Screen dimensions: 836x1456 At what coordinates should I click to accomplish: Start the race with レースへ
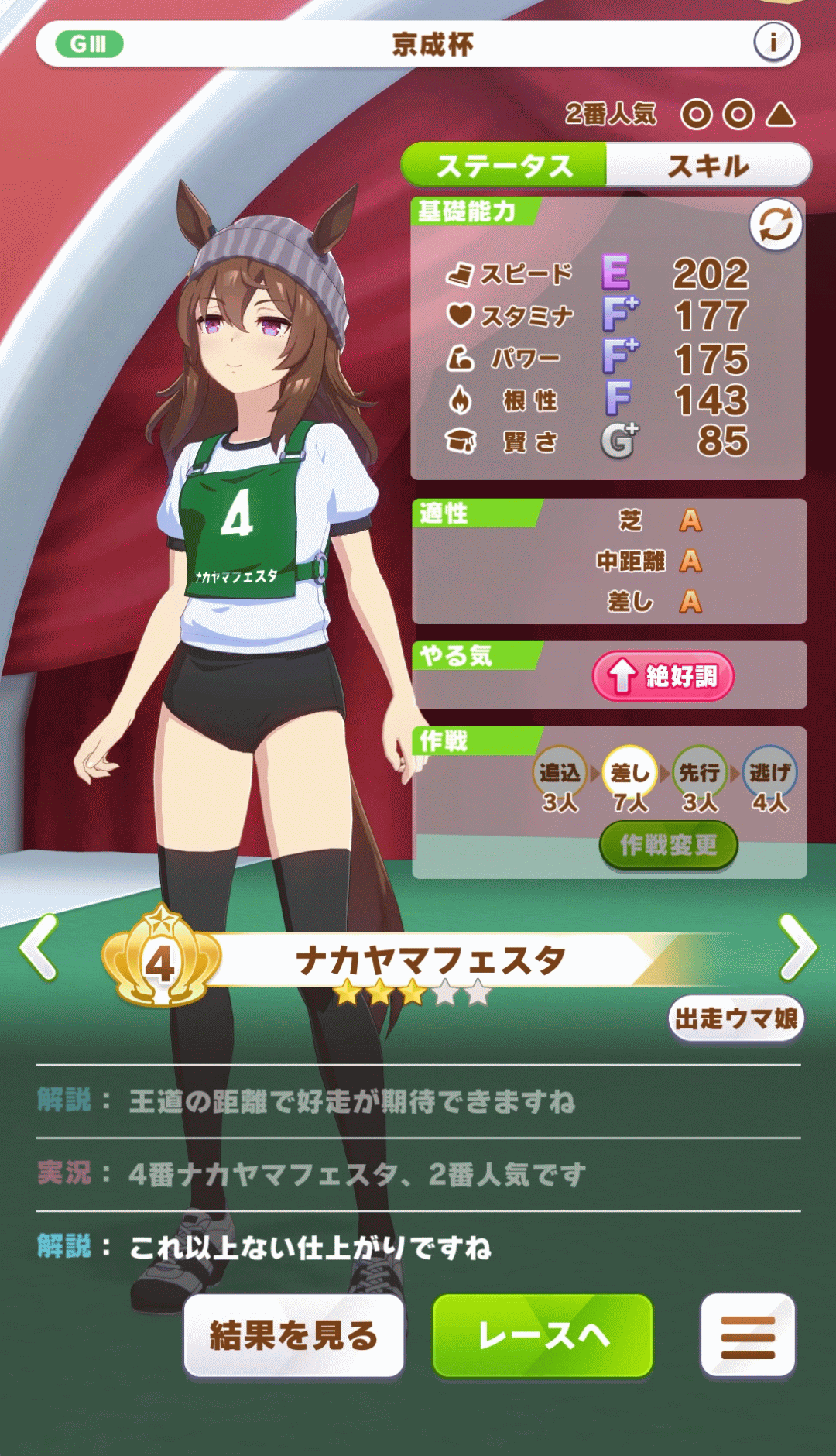[543, 1335]
